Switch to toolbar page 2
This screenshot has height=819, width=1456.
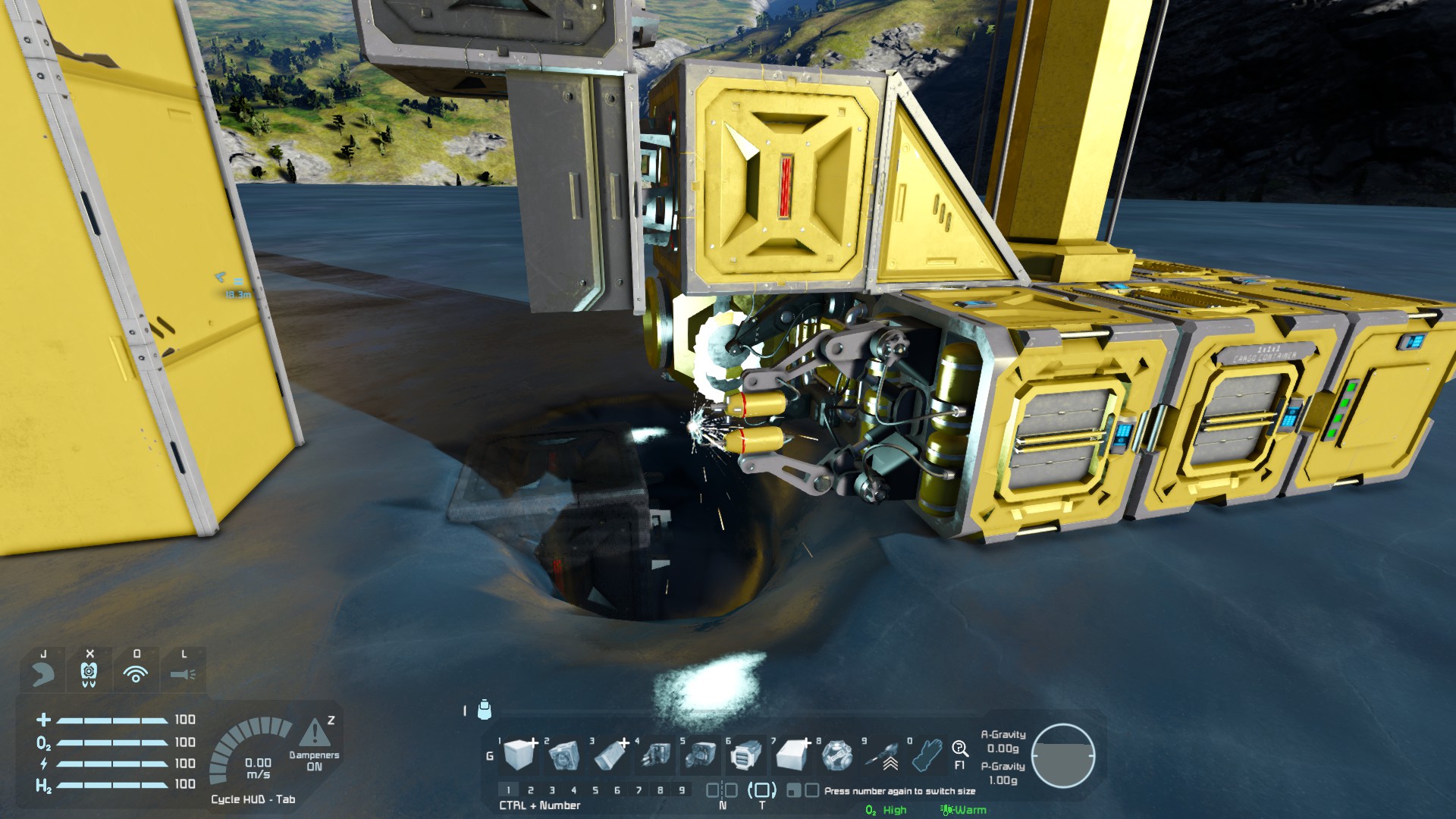tap(531, 790)
